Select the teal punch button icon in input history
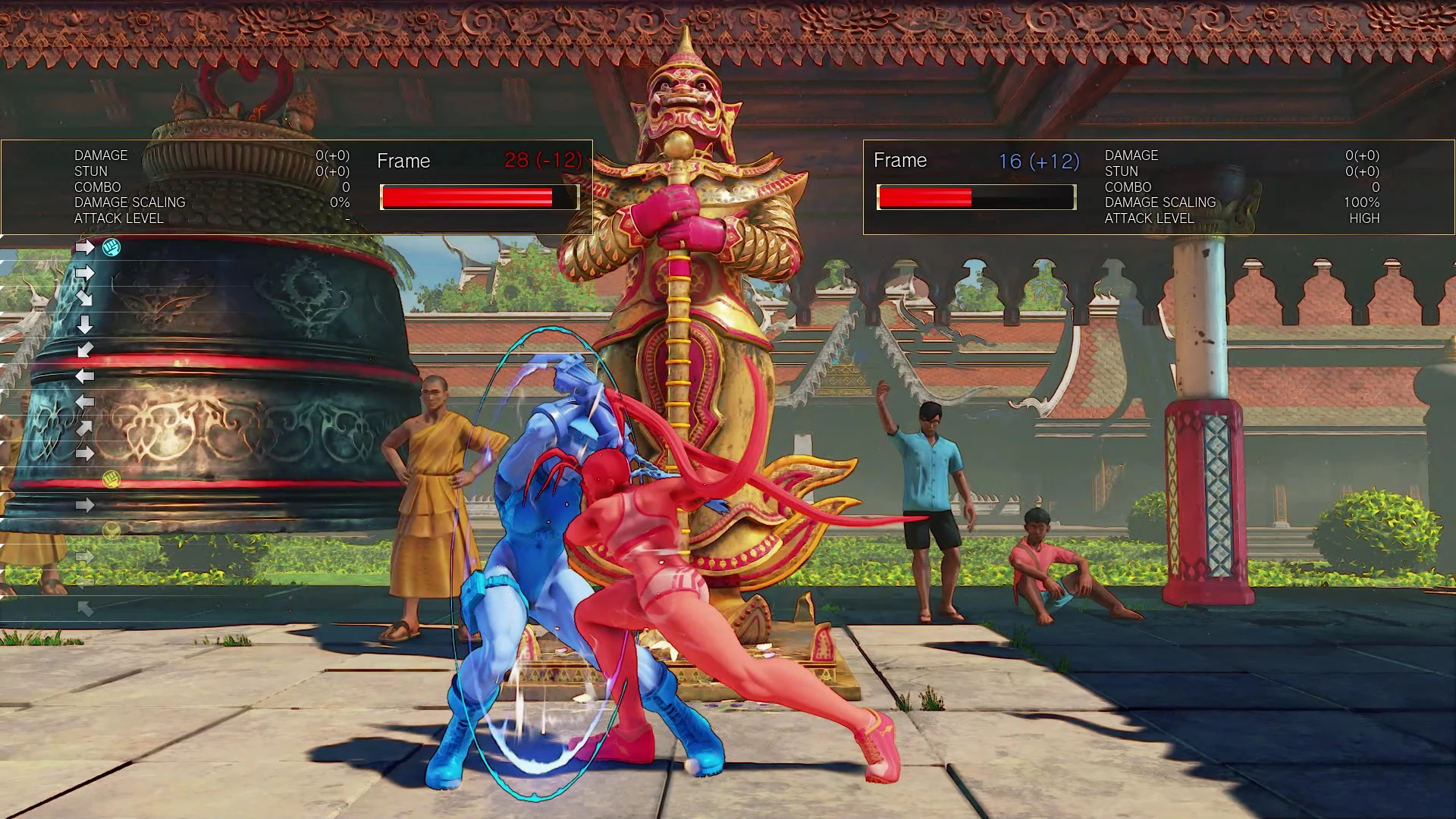1456x819 pixels. (x=111, y=246)
